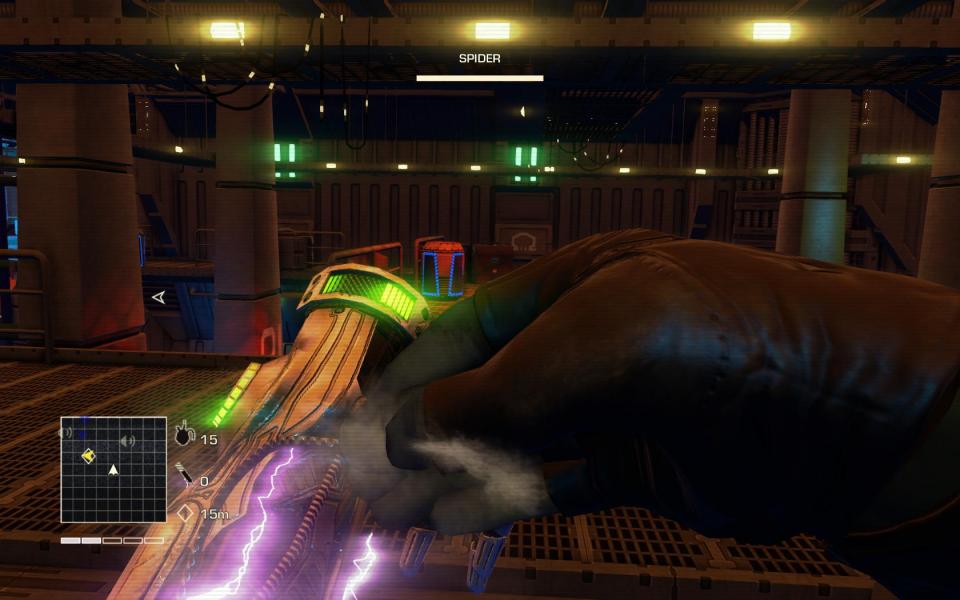Click the left-pointing waypoint arrow indicator

pos(158,297)
